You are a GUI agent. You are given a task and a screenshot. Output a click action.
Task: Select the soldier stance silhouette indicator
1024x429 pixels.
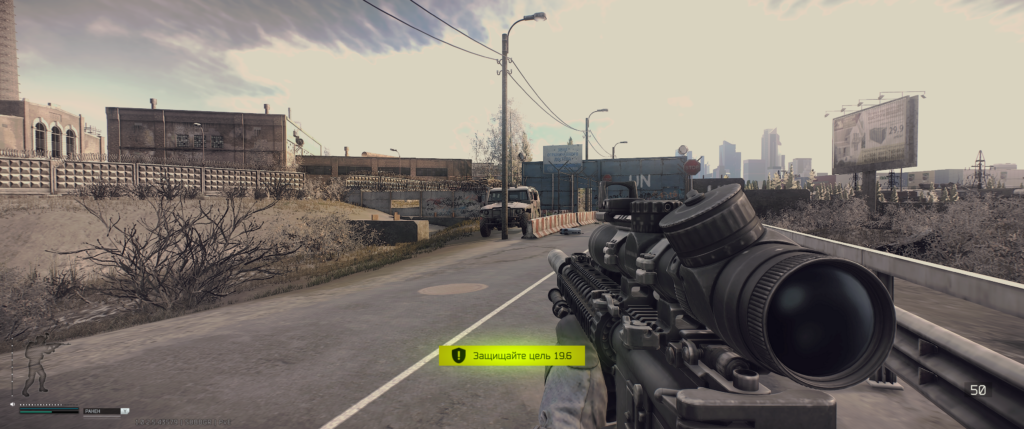37,367
